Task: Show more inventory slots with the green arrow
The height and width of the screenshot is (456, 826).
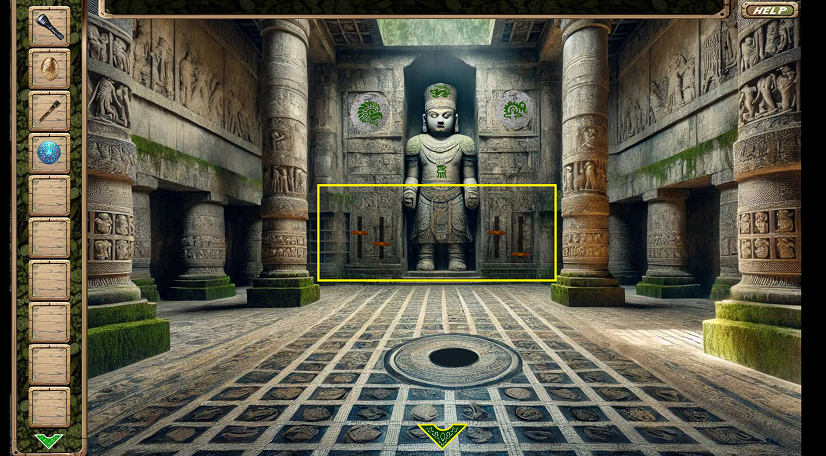Action: click(48, 440)
